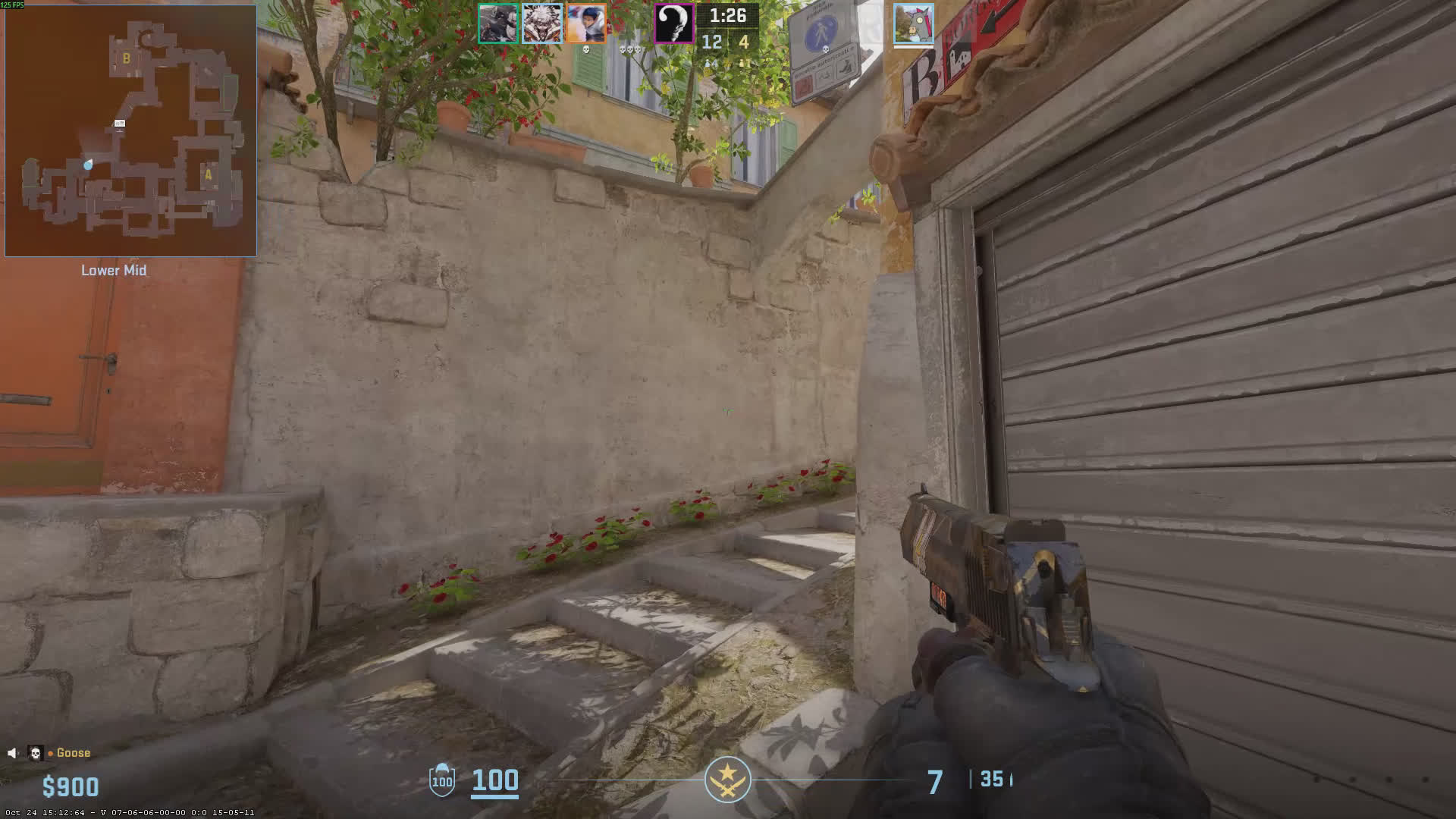Click the radar minimap

pos(130,130)
